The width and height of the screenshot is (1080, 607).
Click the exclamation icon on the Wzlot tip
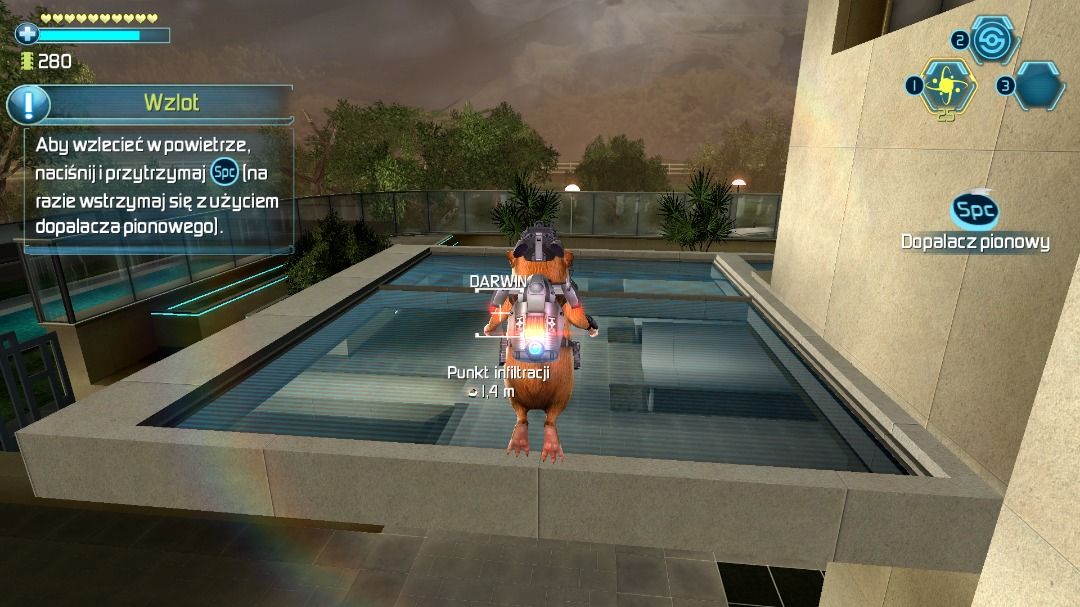[29, 104]
